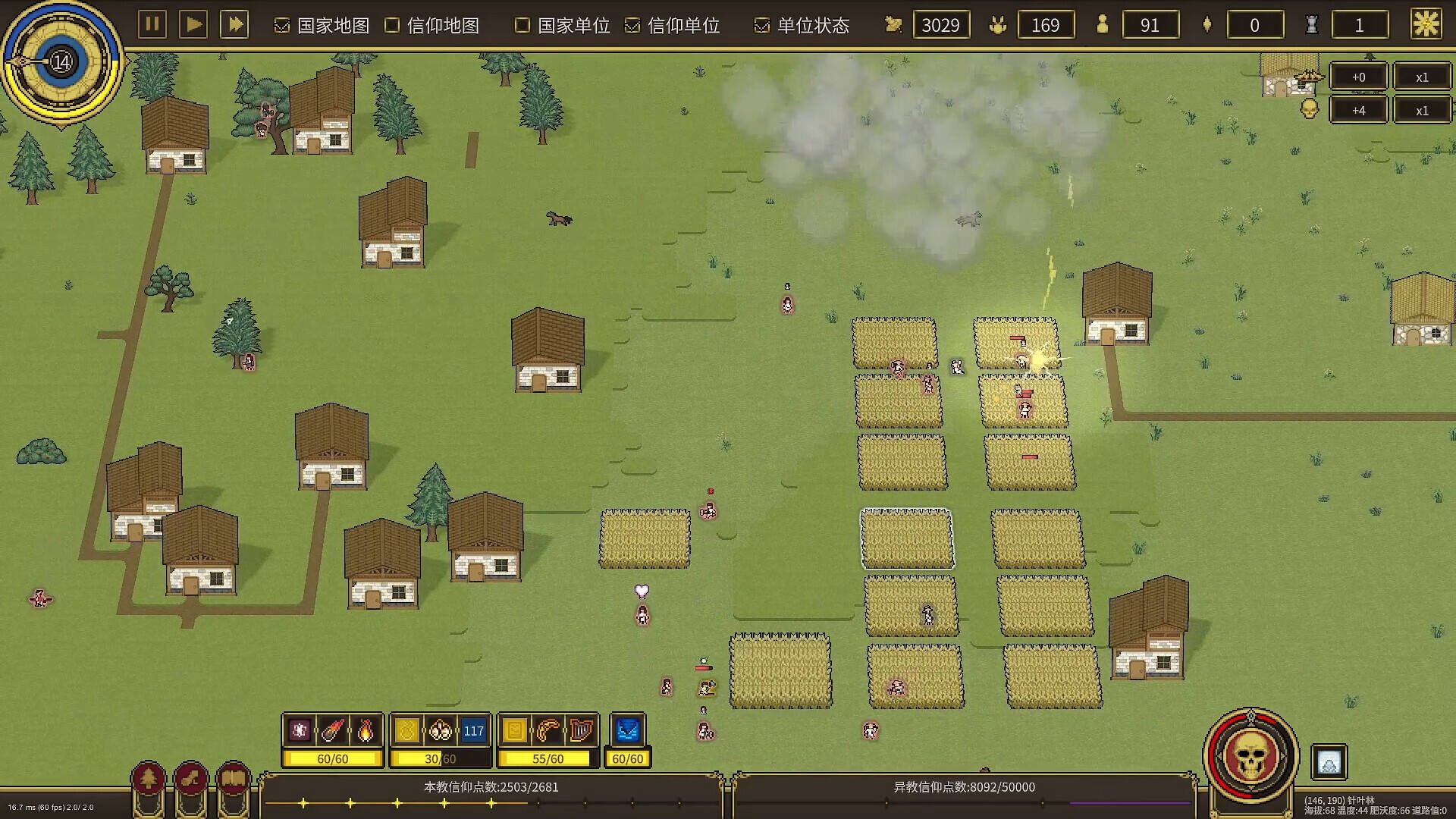Uncheck the 信仰单位 checkbox
The width and height of the screenshot is (1456, 819).
632,26
